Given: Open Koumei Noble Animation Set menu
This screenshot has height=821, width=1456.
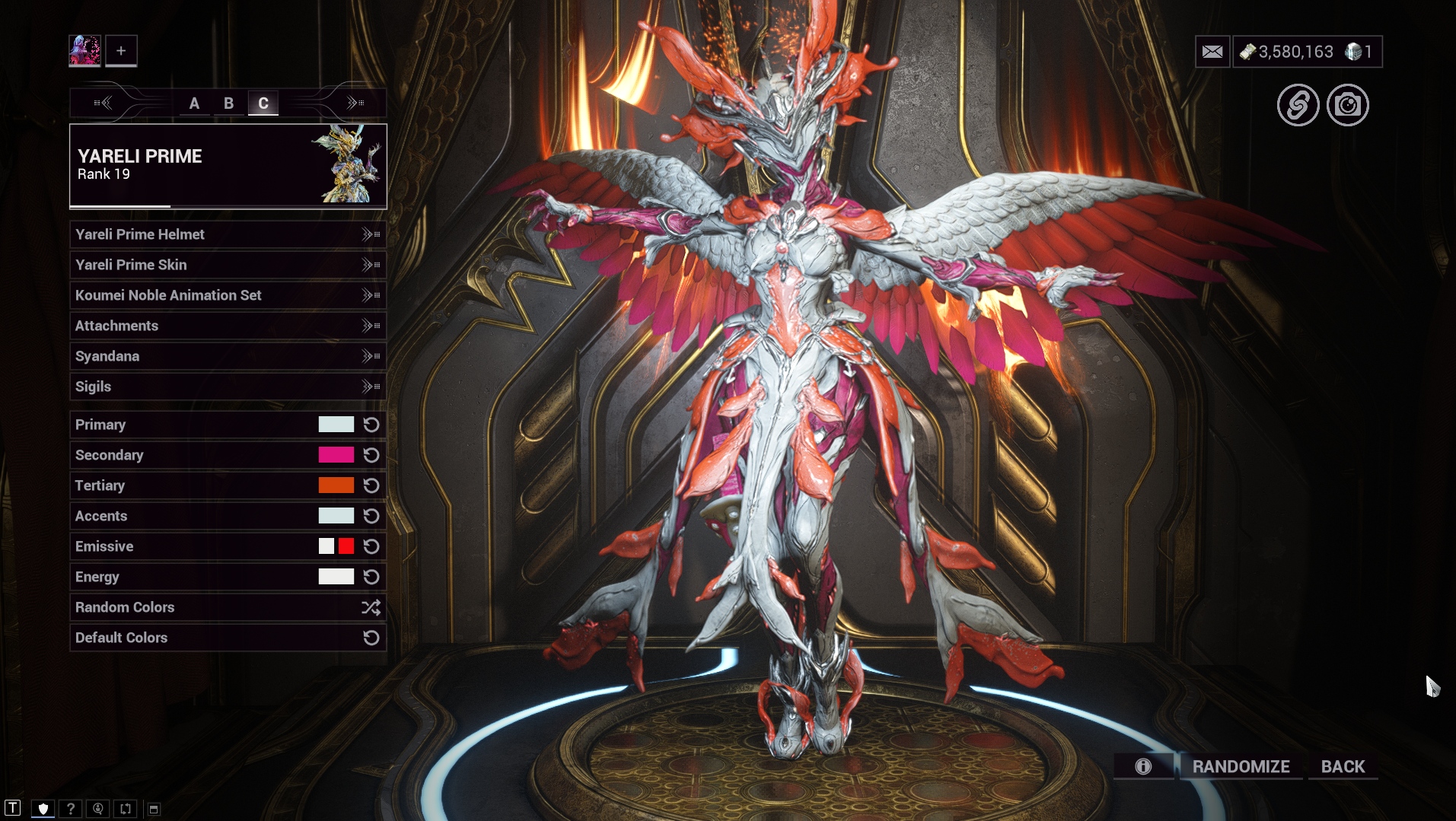Looking at the screenshot, I should pyautogui.click(x=228, y=295).
